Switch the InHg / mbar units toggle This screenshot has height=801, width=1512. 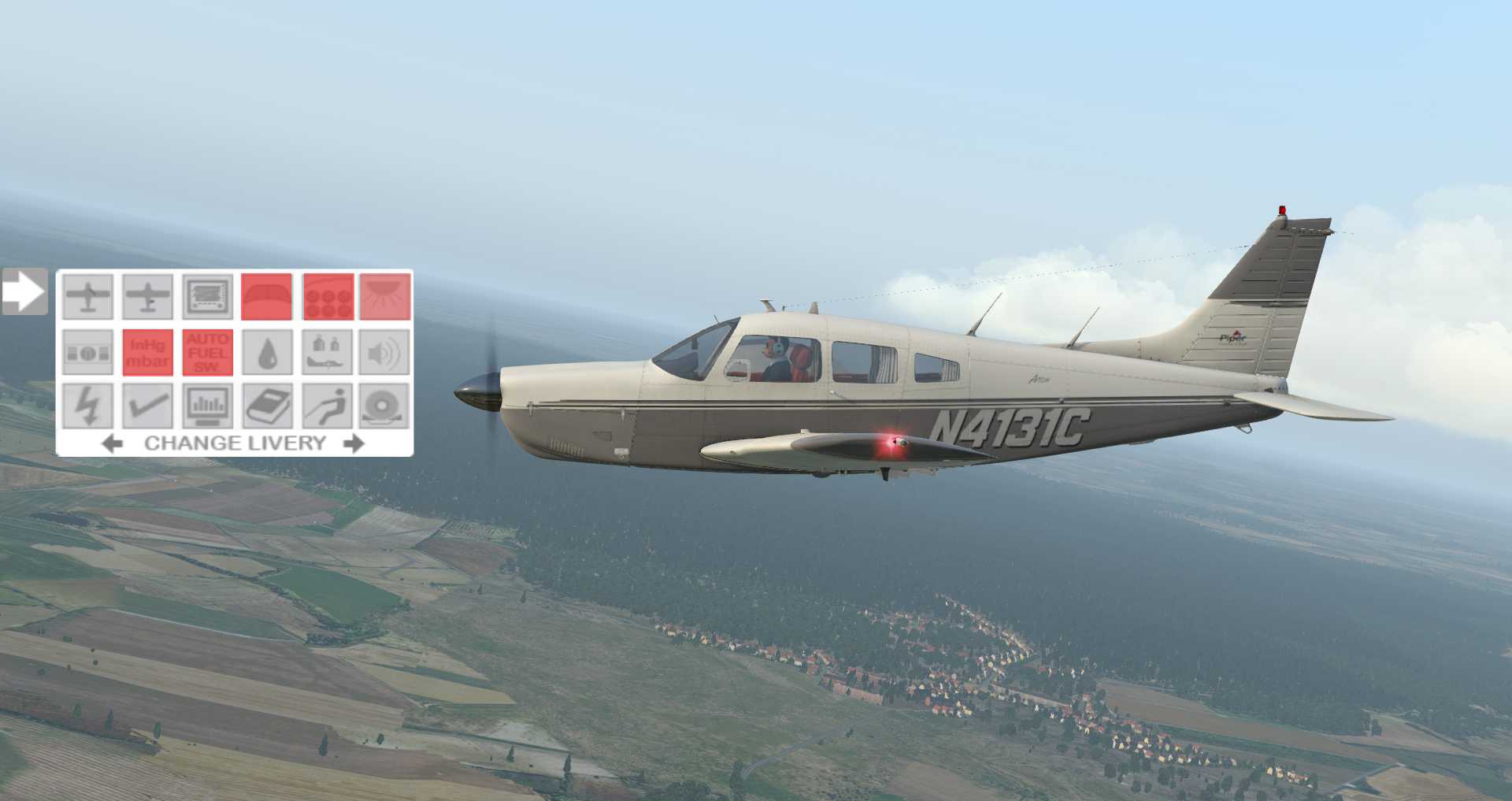[148, 352]
